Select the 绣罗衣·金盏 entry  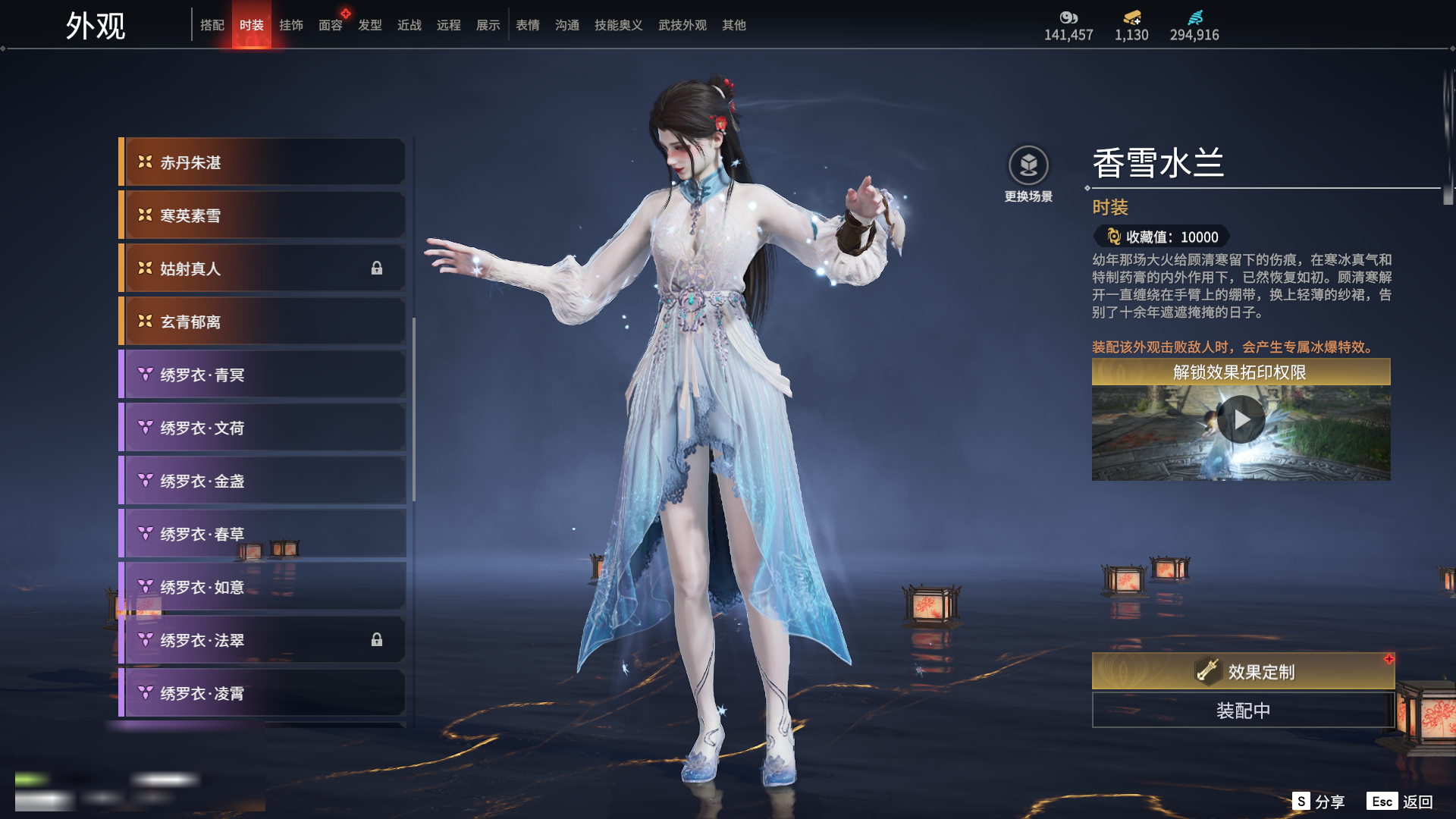pyautogui.click(x=262, y=481)
